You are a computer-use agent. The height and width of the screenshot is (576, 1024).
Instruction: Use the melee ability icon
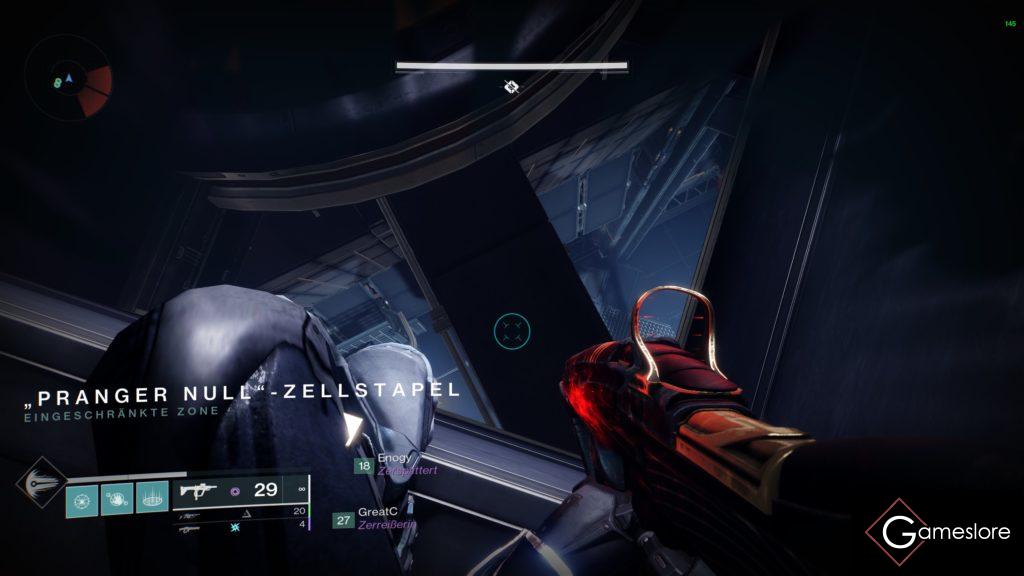click(x=116, y=498)
